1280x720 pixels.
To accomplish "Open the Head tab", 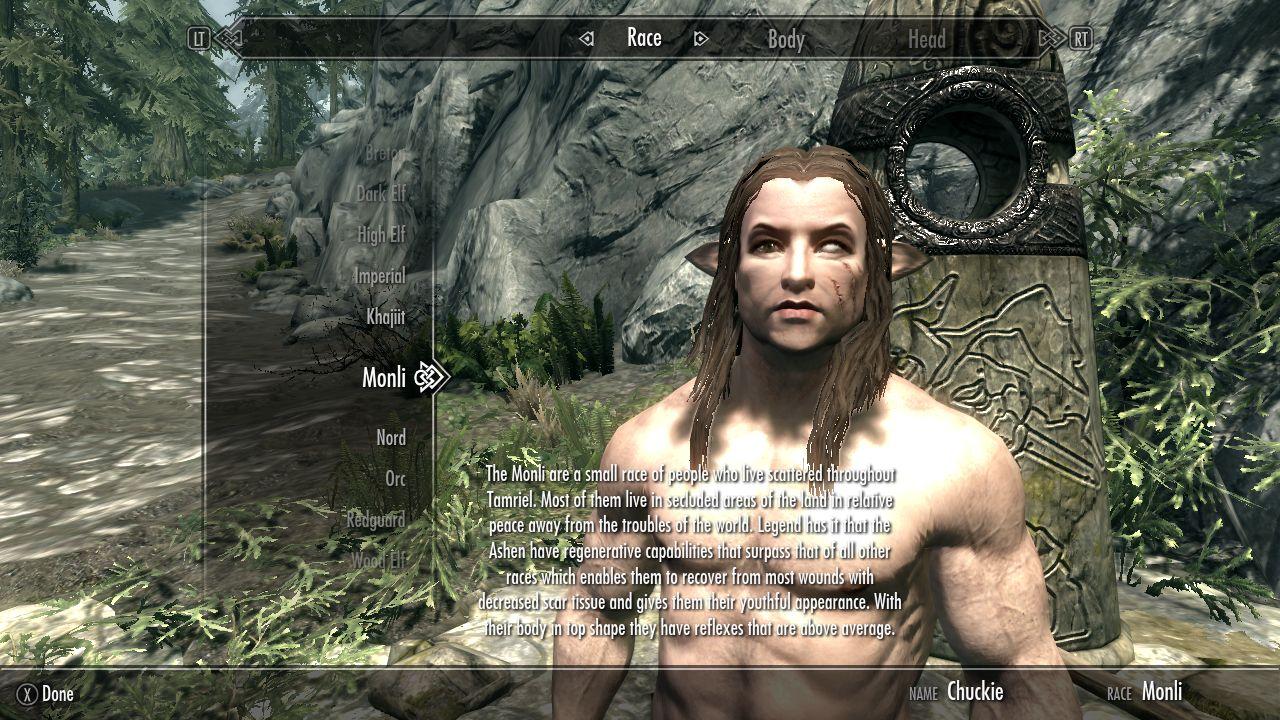I will click(x=926, y=39).
